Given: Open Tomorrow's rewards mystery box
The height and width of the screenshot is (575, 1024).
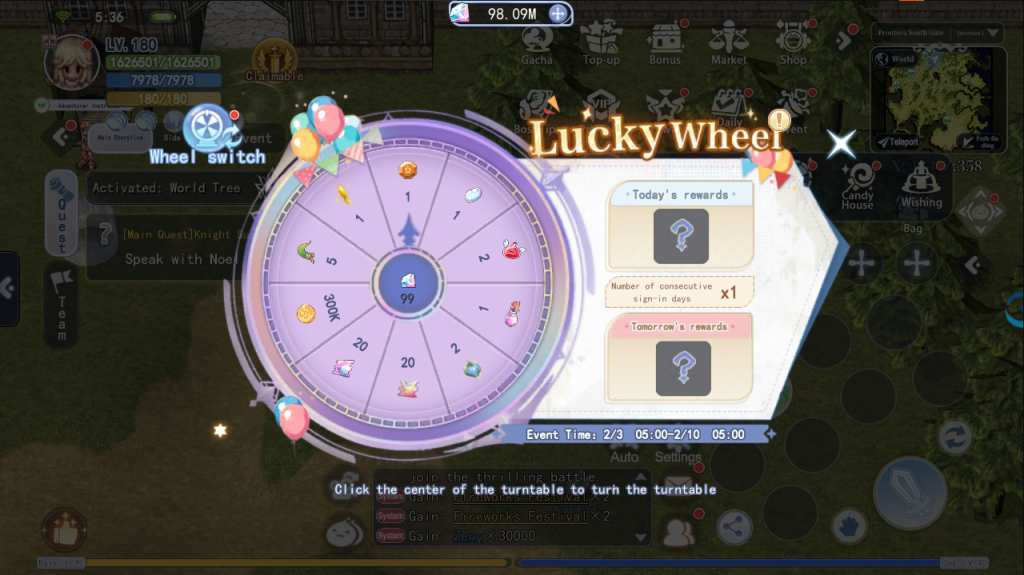Looking at the screenshot, I should pyautogui.click(x=683, y=368).
